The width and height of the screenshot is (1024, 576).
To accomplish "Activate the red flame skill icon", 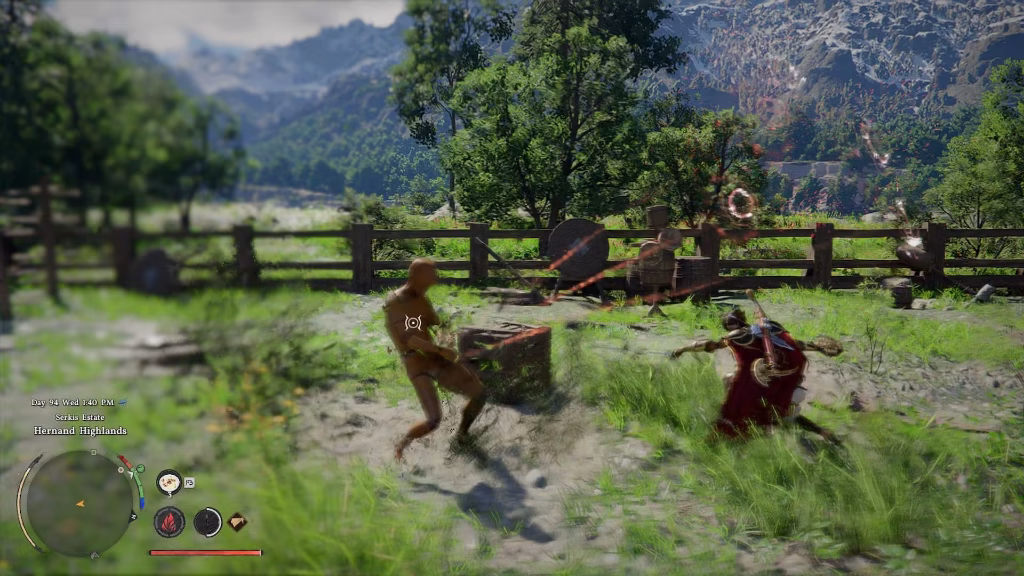I will point(169,521).
